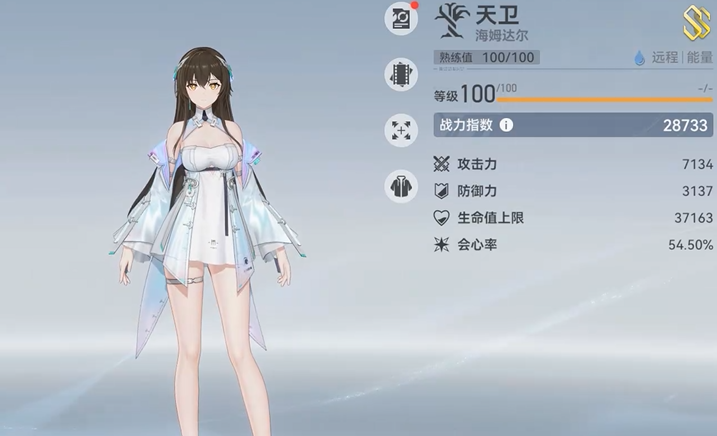717x436 pixels.
Task: Open the jacket outfit icon
Action: [401, 186]
